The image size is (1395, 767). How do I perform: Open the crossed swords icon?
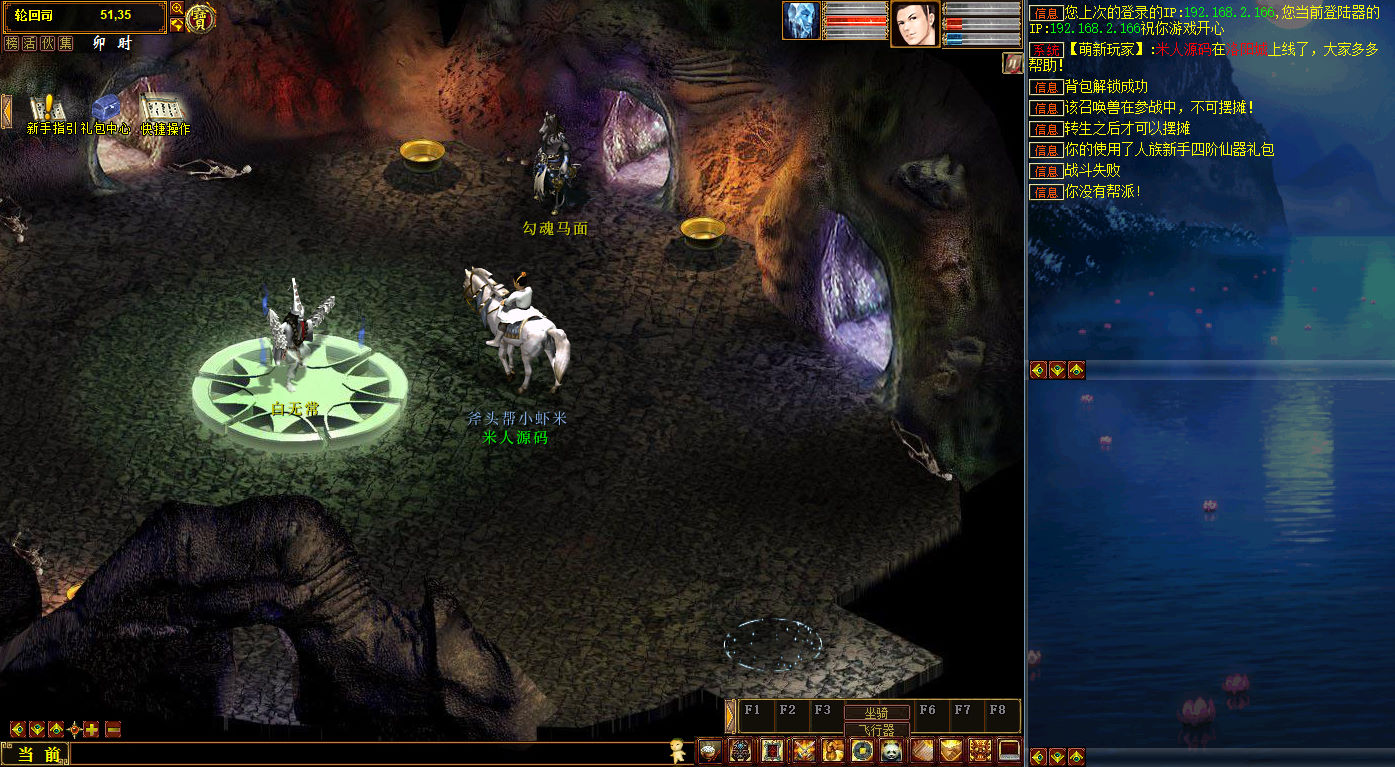pos(803,750)
